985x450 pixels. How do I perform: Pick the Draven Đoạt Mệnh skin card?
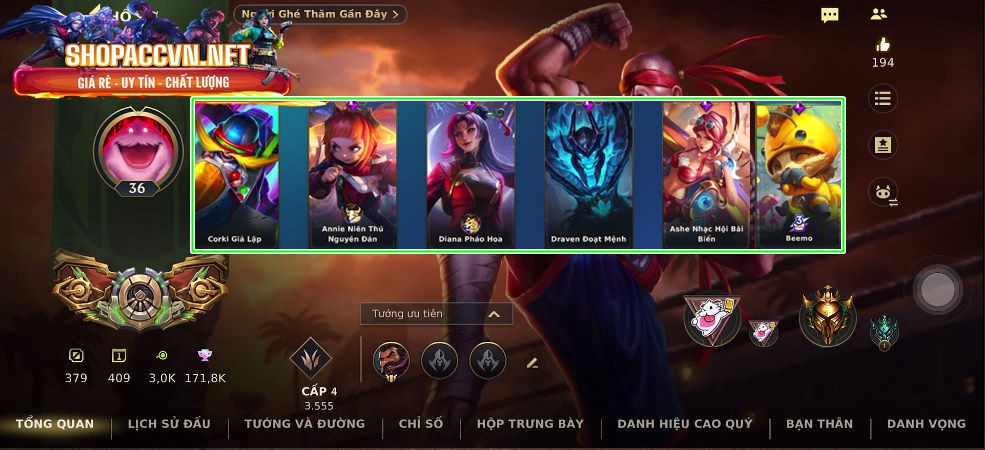pos(588,175)
